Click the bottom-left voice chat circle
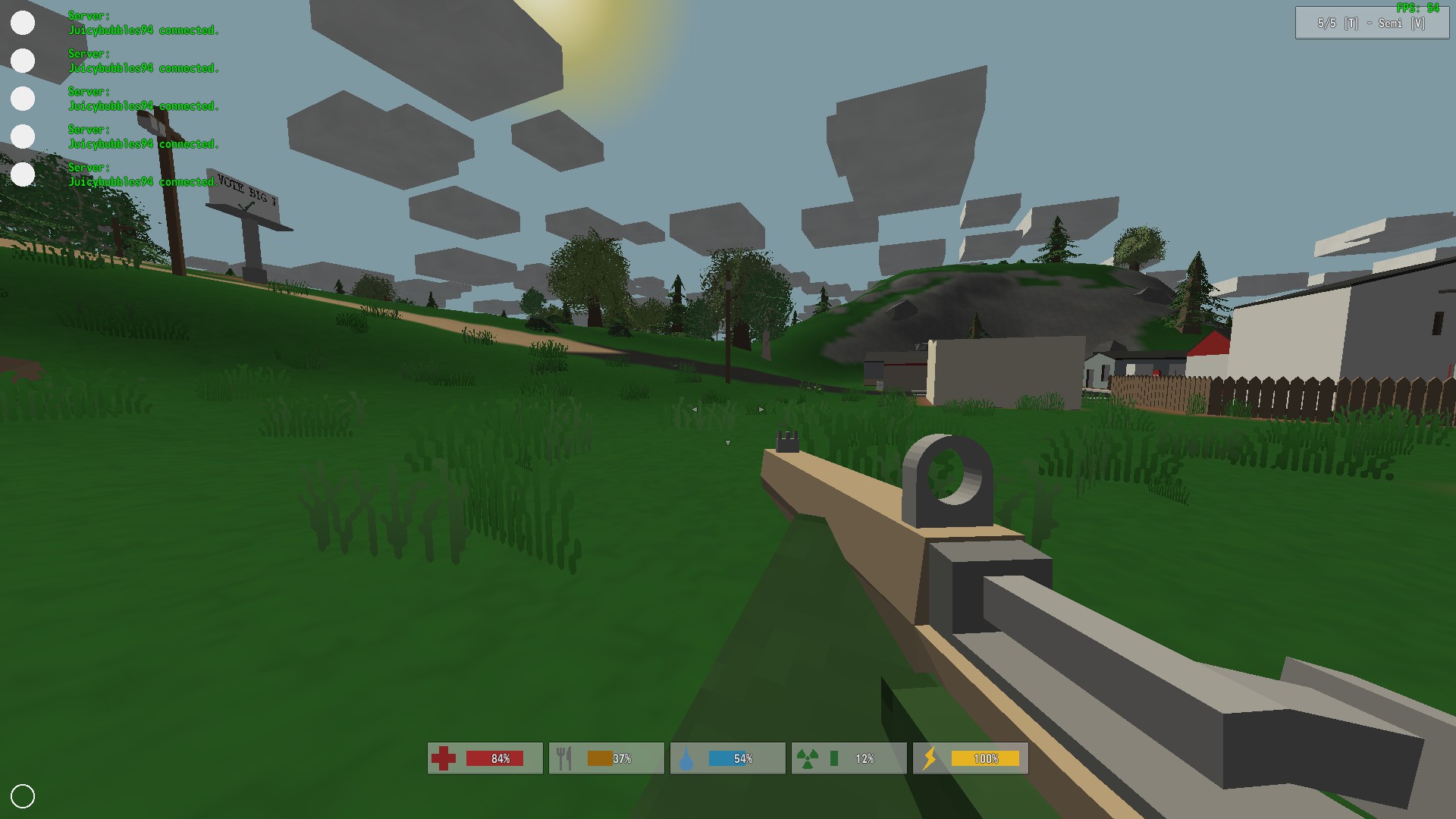The height and width of the screenshot is (819, 1456). click(24, 795)
